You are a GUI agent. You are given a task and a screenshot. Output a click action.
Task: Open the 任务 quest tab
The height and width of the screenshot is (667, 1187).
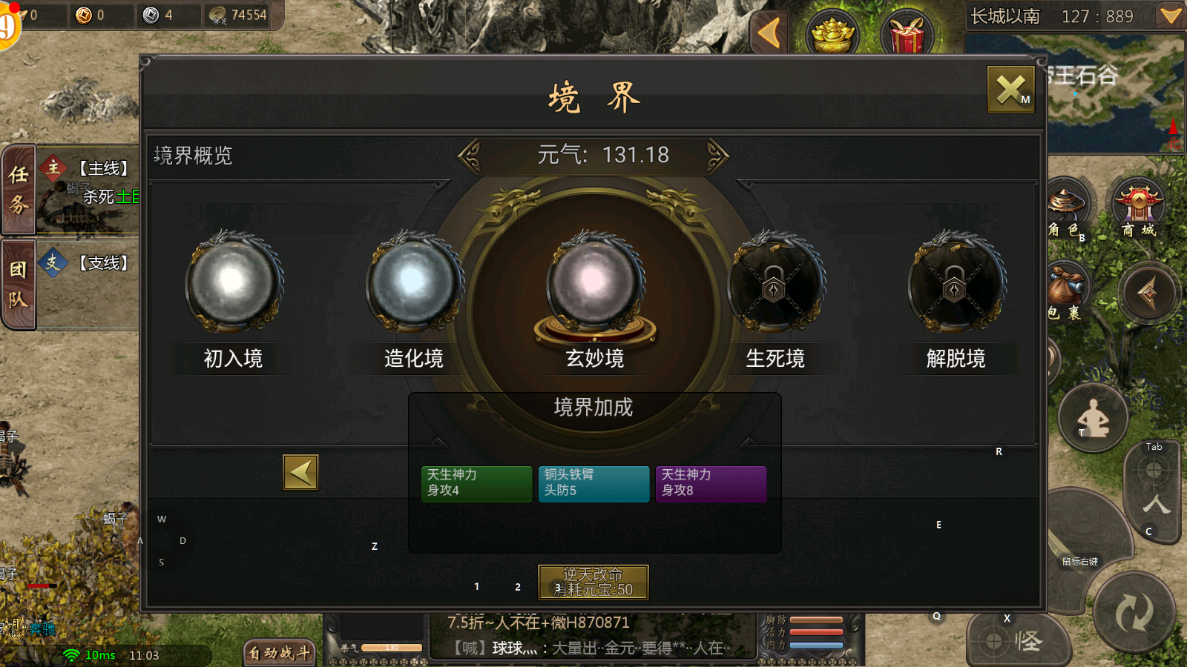[x=19, y=189]
